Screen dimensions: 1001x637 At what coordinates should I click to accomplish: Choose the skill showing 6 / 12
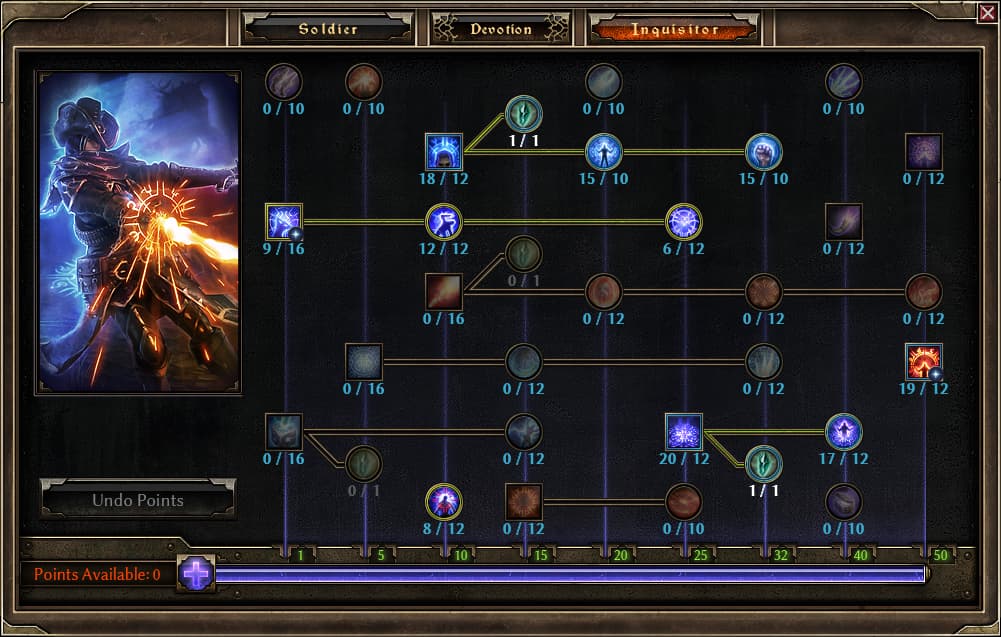684,222
